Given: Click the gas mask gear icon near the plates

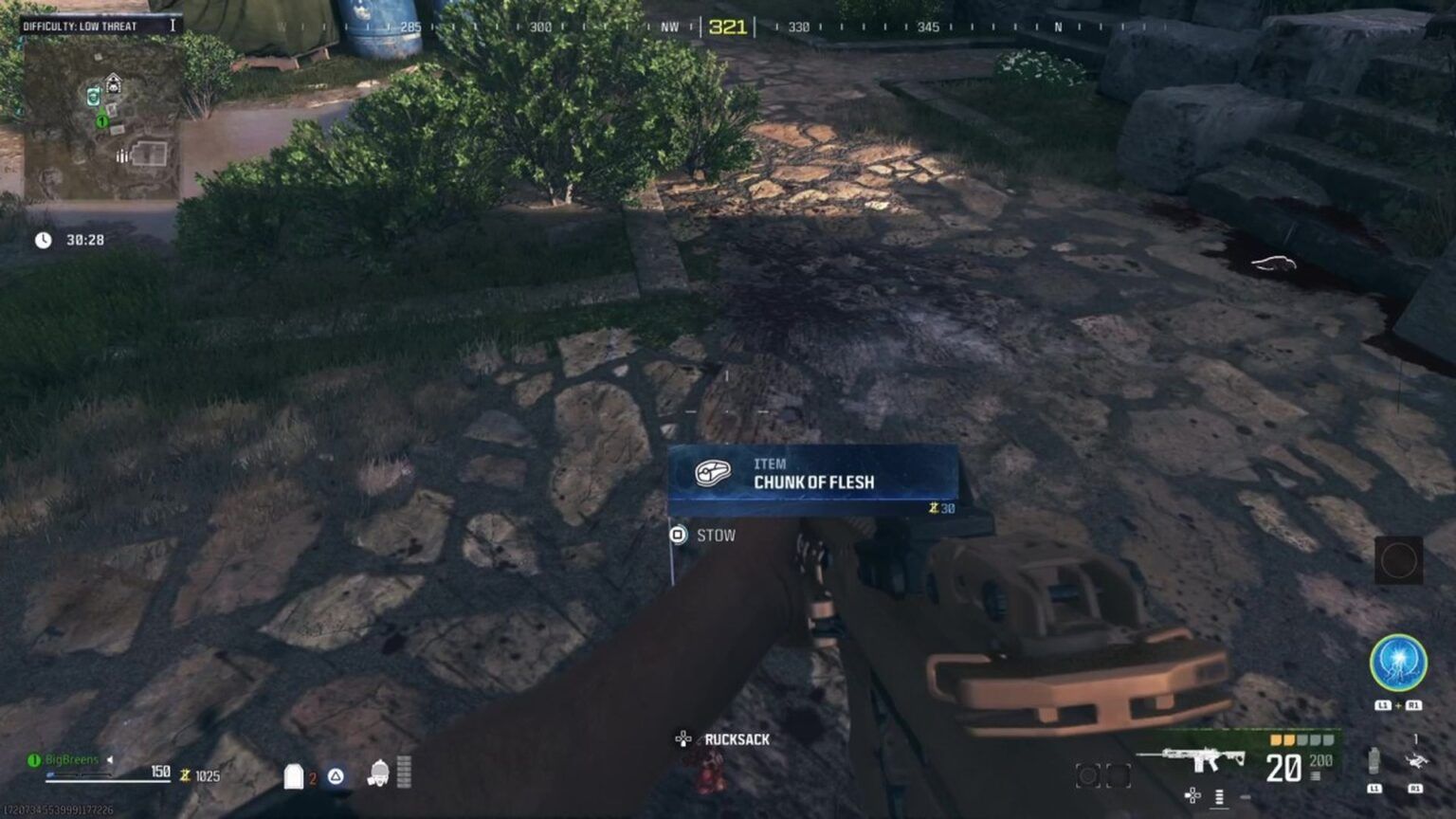Looking at the screenshot, I should [x=379, y=774].
